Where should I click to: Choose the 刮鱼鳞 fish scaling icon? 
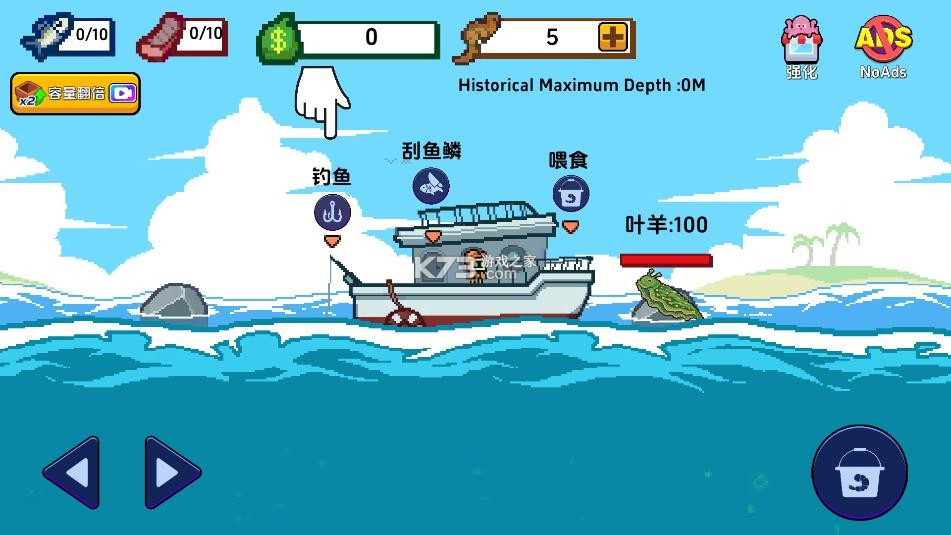point(431,186)
